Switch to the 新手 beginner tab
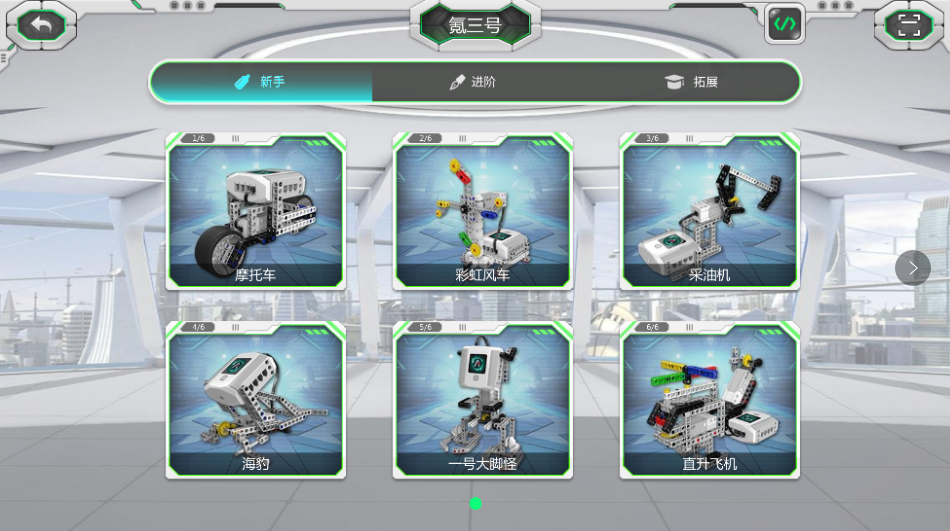This screenshot has height=531, width=950. [260, 82]
